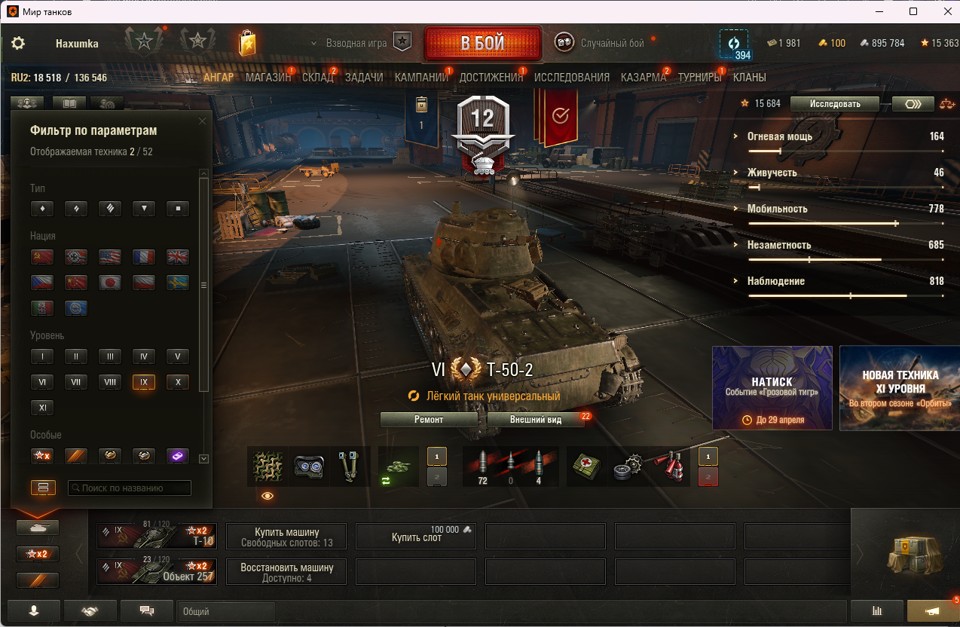
Task: Open the КАЗАРМА barracks tab
Action: pyautogui.click(x=643, y=77)
